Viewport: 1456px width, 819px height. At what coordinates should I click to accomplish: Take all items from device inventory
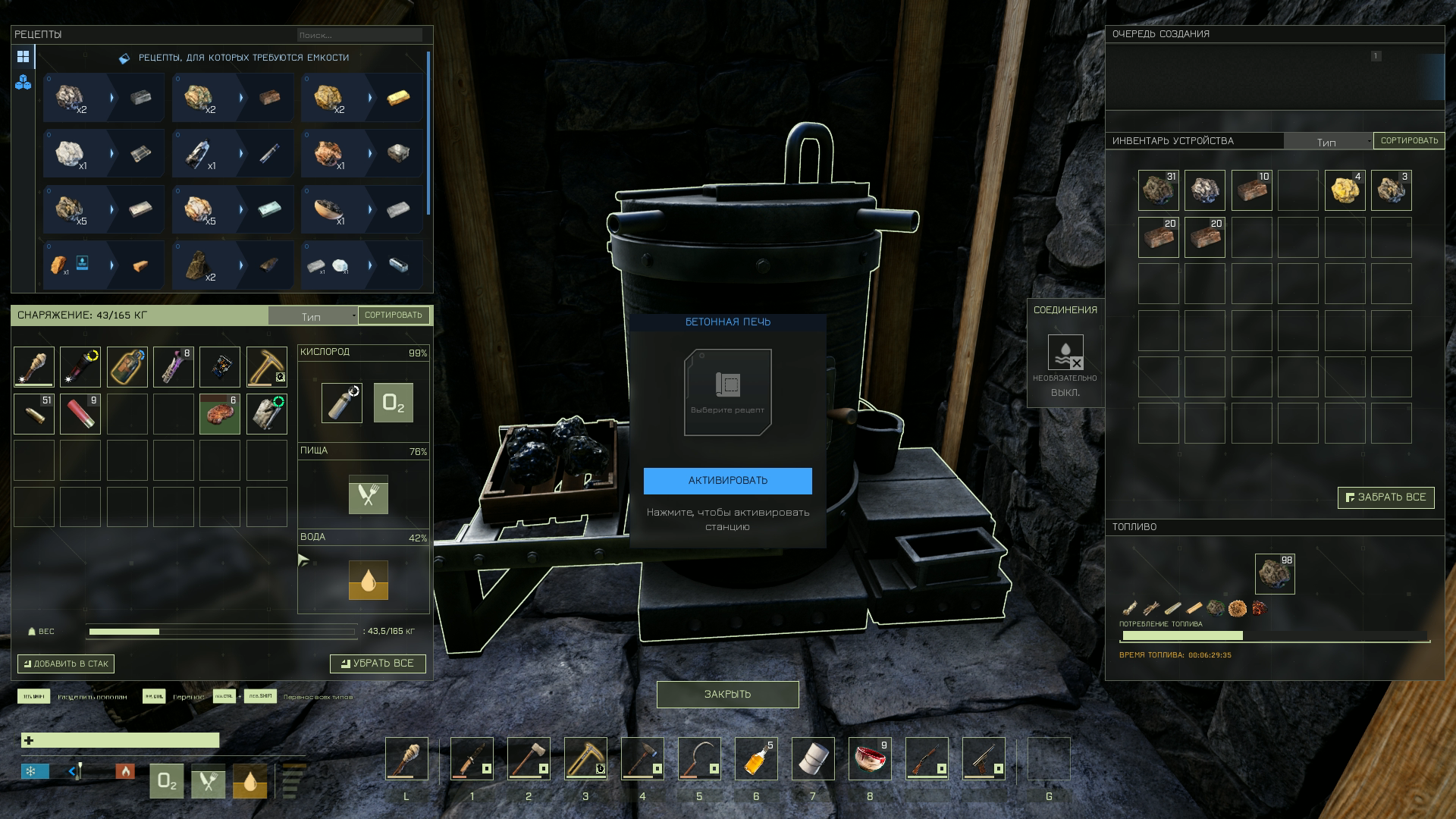[x=1385, y=497]
